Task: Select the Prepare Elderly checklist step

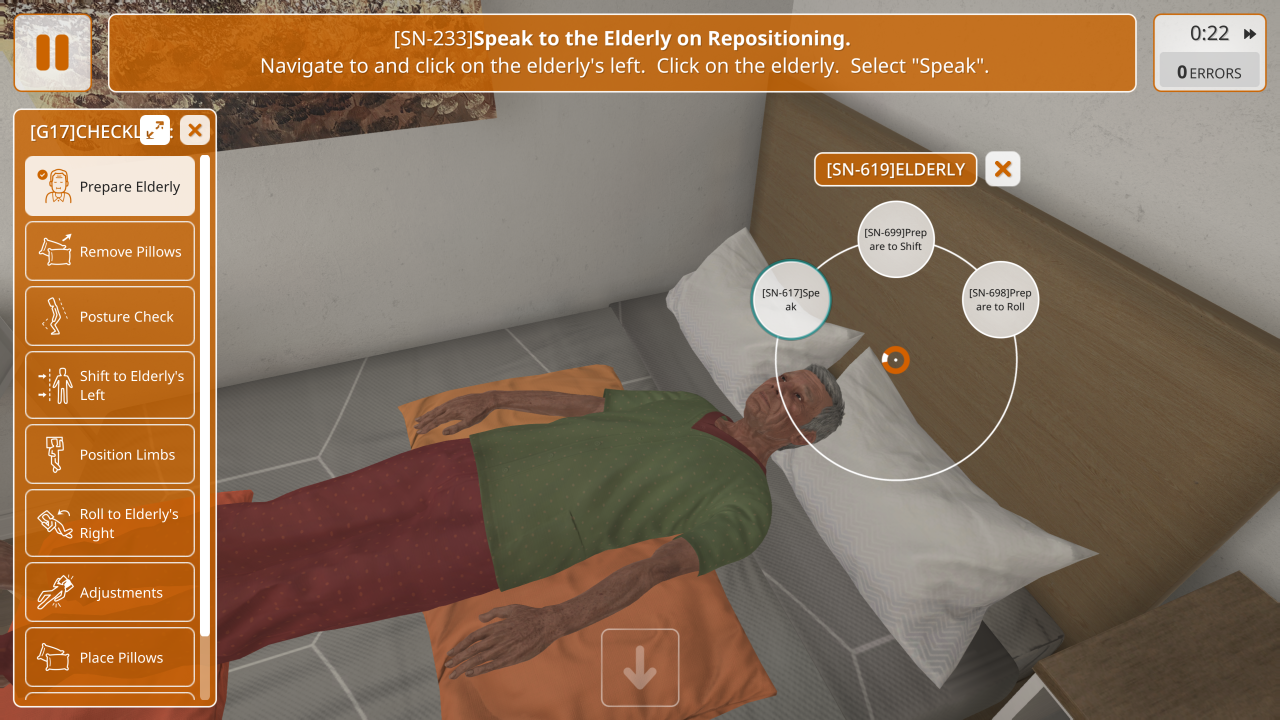Action: point(110,186)
